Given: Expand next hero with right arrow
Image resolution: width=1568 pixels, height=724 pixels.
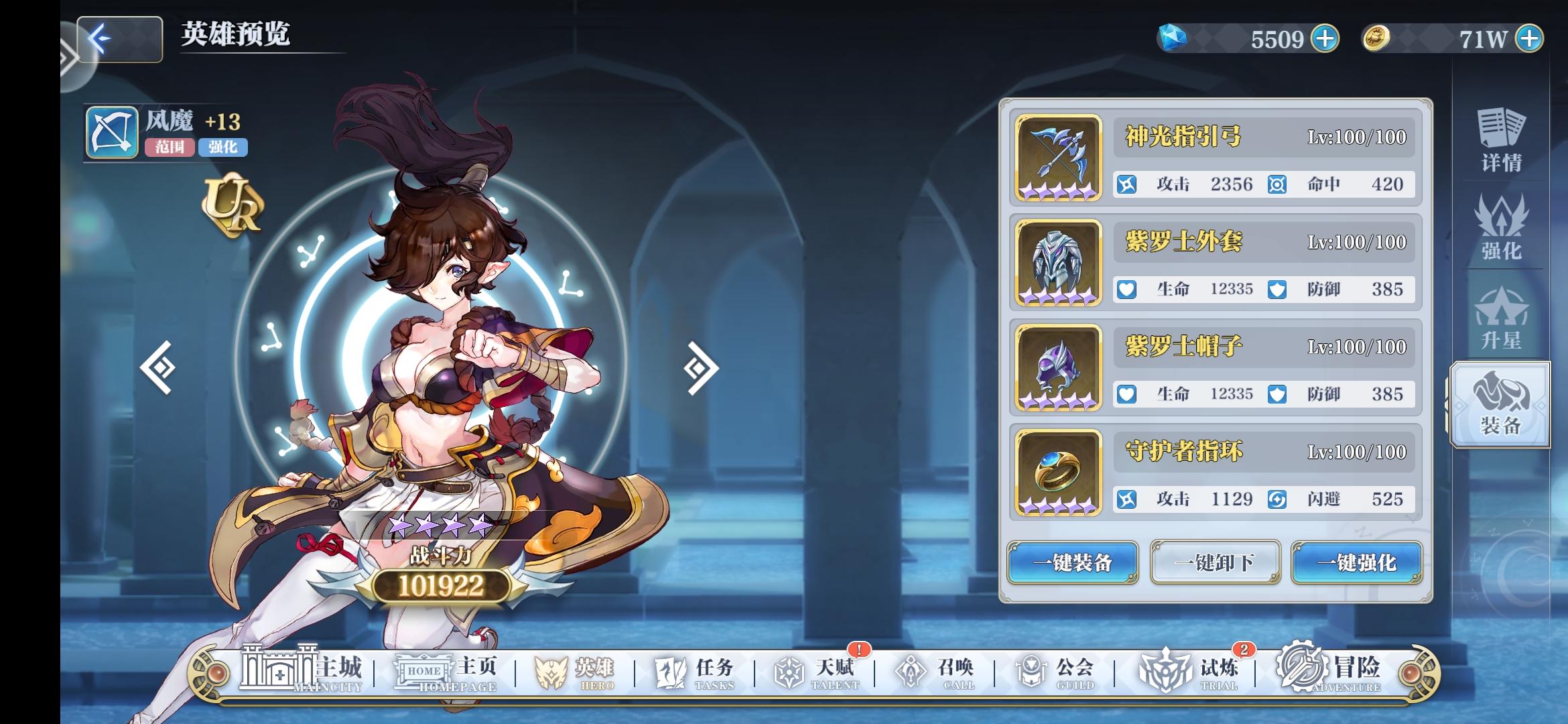Looking at the screenshot, I should coord(701,369).
